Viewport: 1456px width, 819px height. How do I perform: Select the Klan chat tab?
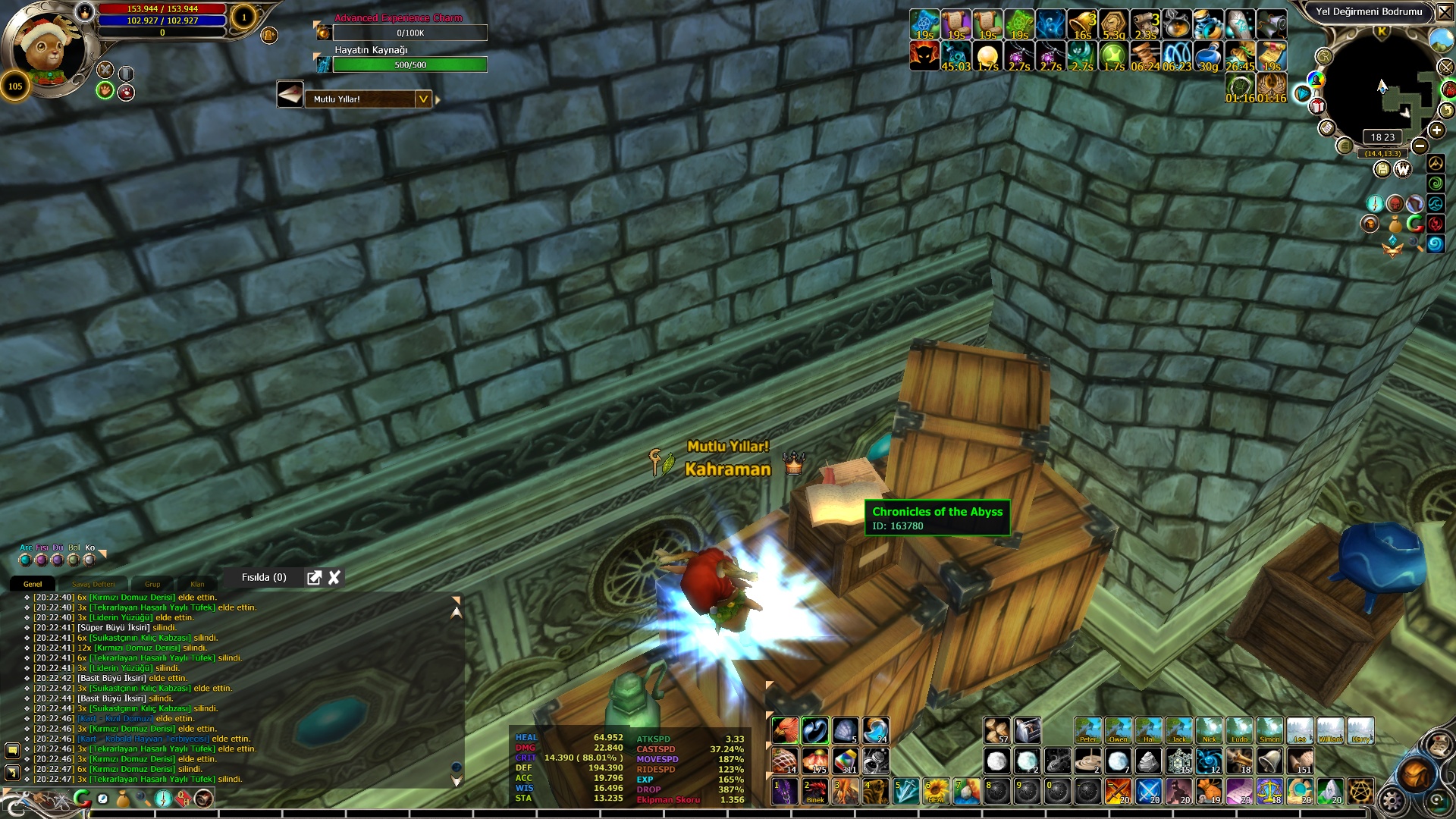coord(197,584)
